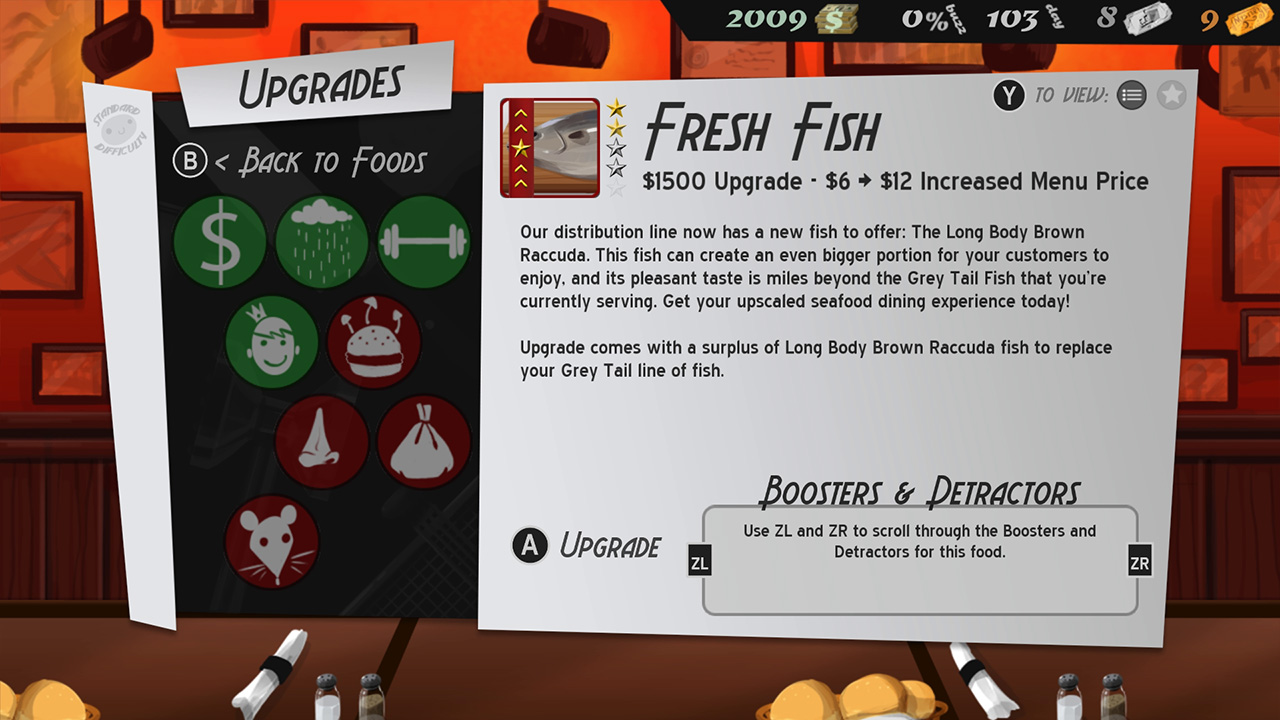Toggle to the list view option
This screenshot has width=1280, height=720.
[x=1133, y=95]
